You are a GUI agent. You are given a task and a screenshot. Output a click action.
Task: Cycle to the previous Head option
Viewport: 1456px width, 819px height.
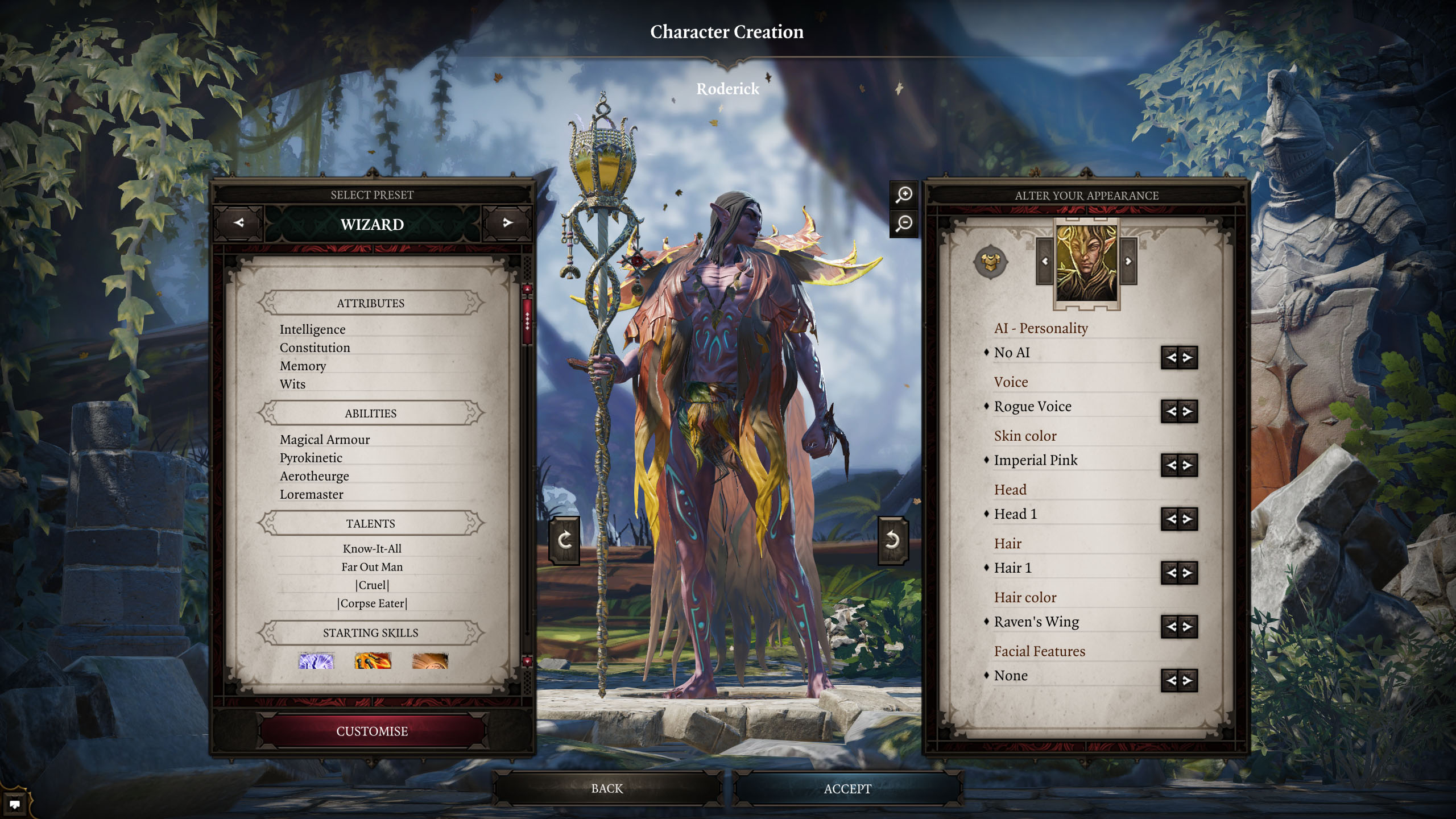[1170, 519]
